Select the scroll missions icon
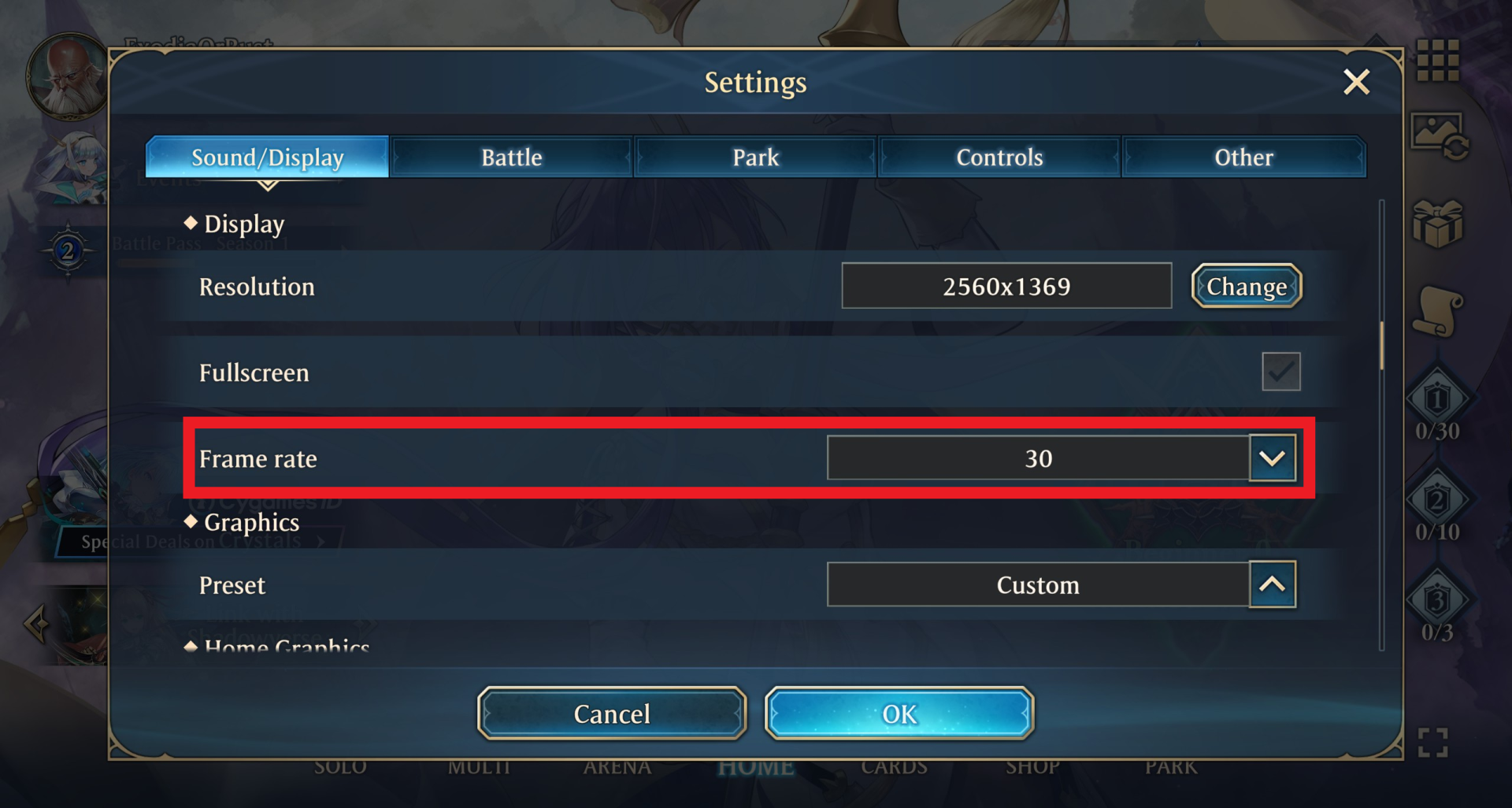 click(x=1438, y=309)
